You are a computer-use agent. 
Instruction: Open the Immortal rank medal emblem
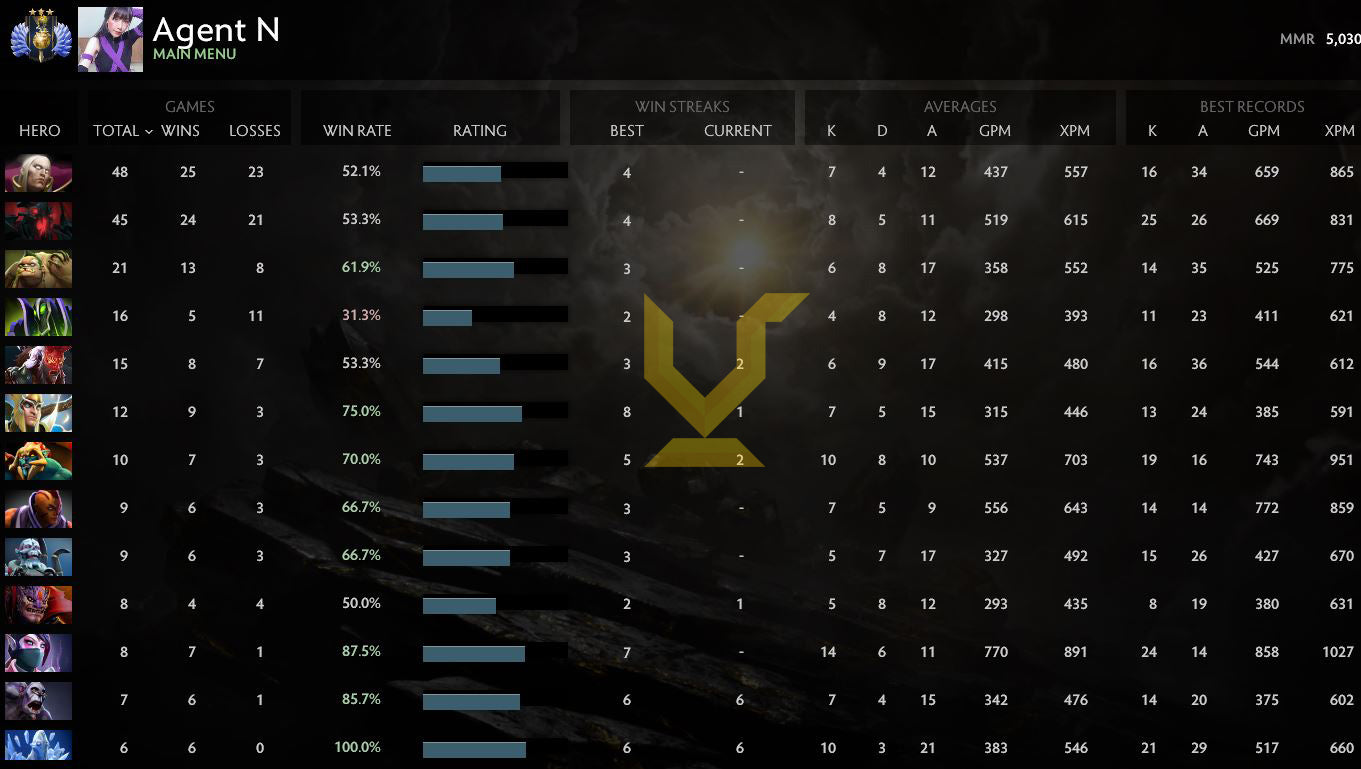42,39
